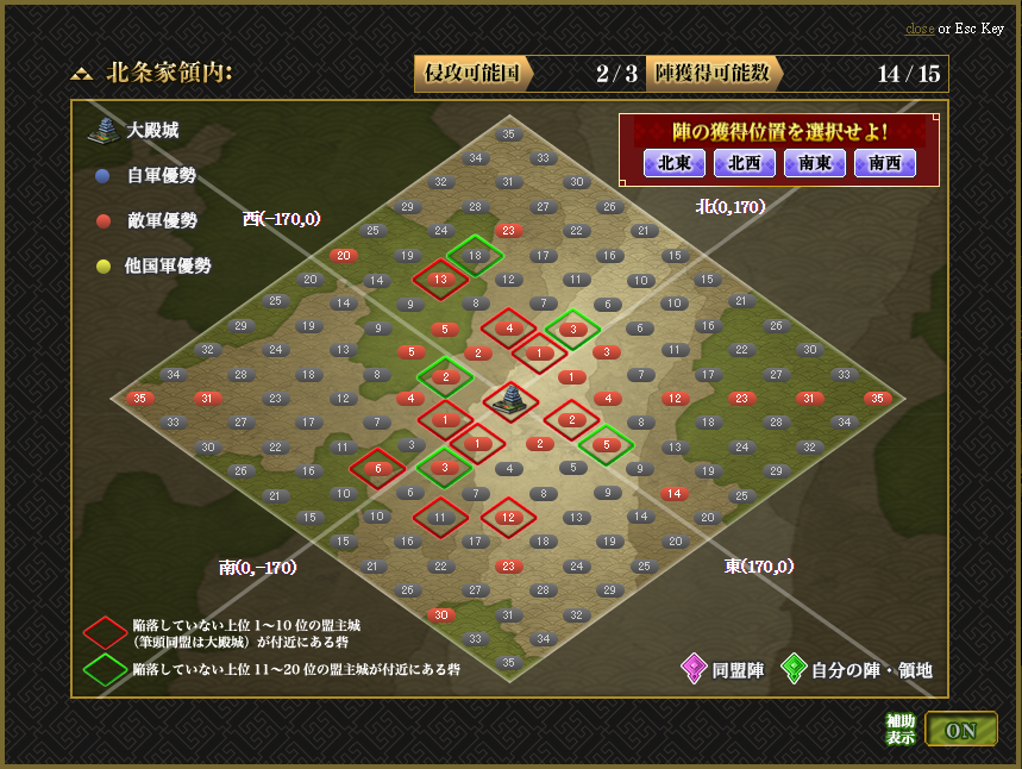Image resolution: width=1022 pixels, height=769 pixels.
Task: Pick the red-outlined fort tile numbered 11
Action: (x=441, y=517)
